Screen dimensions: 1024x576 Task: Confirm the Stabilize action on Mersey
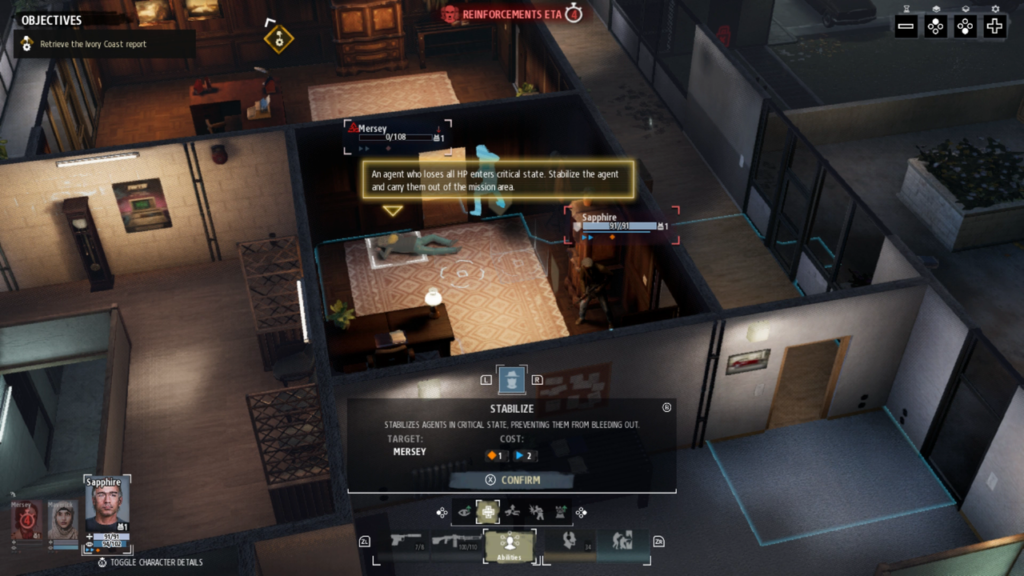point(511,480)
